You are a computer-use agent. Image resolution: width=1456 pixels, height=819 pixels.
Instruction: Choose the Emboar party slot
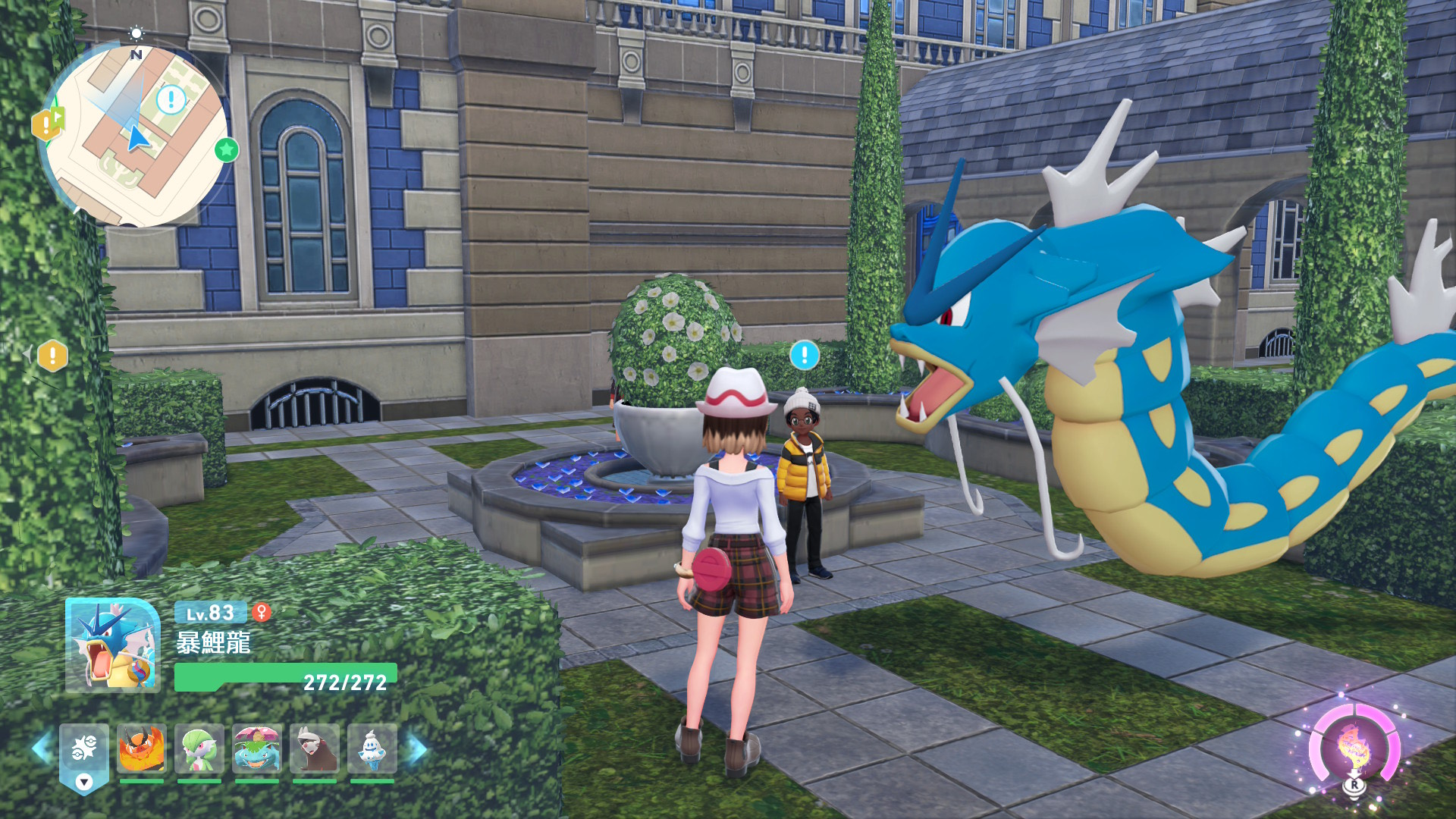pos(142,749)
